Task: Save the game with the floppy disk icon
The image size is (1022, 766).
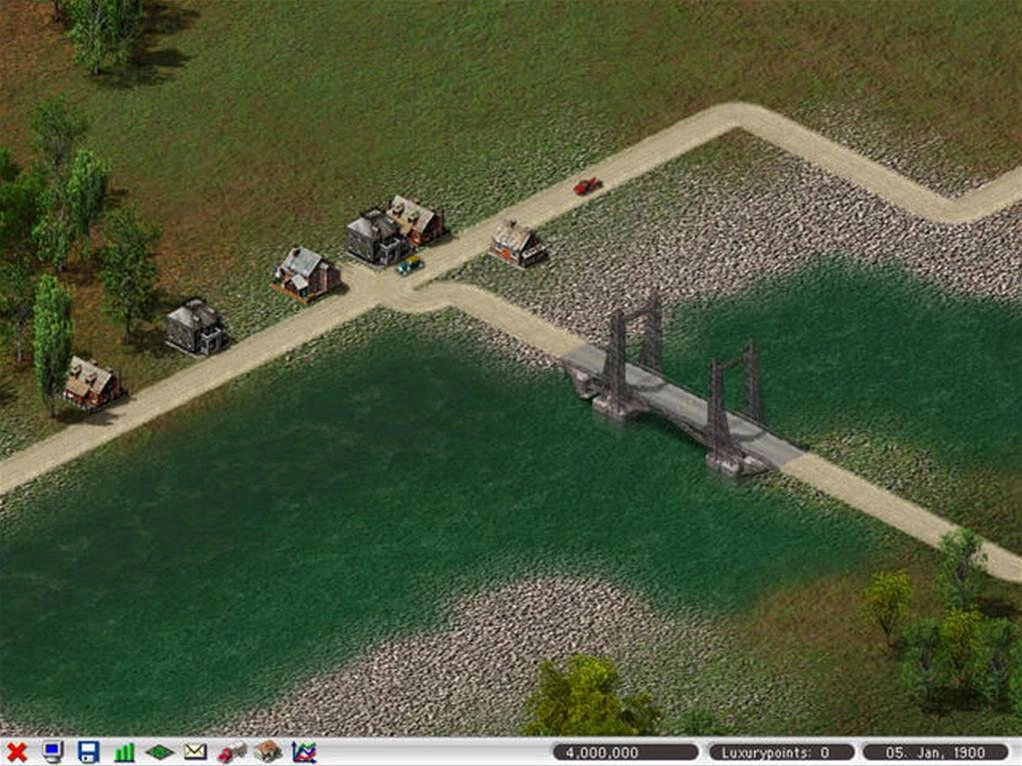Action: [x=88, y=752]
